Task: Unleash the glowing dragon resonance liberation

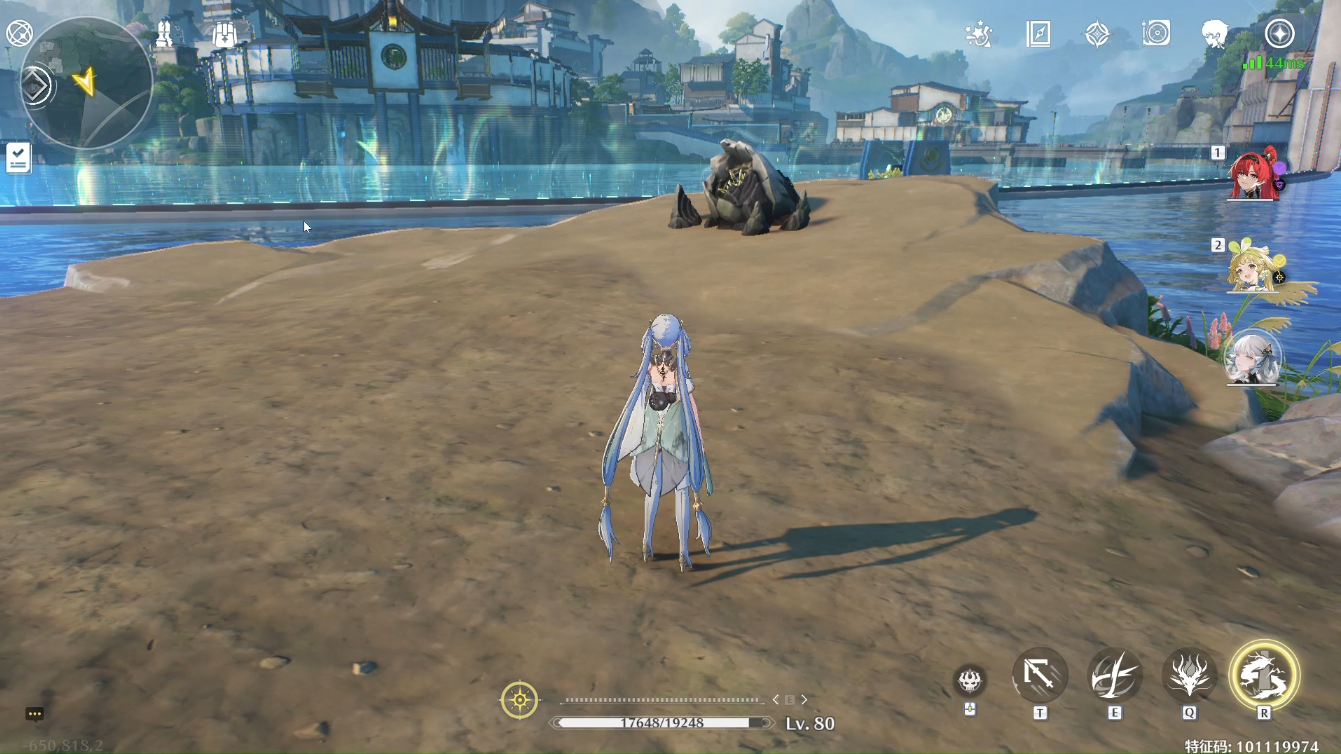Action: click(x=1264, y=675)
